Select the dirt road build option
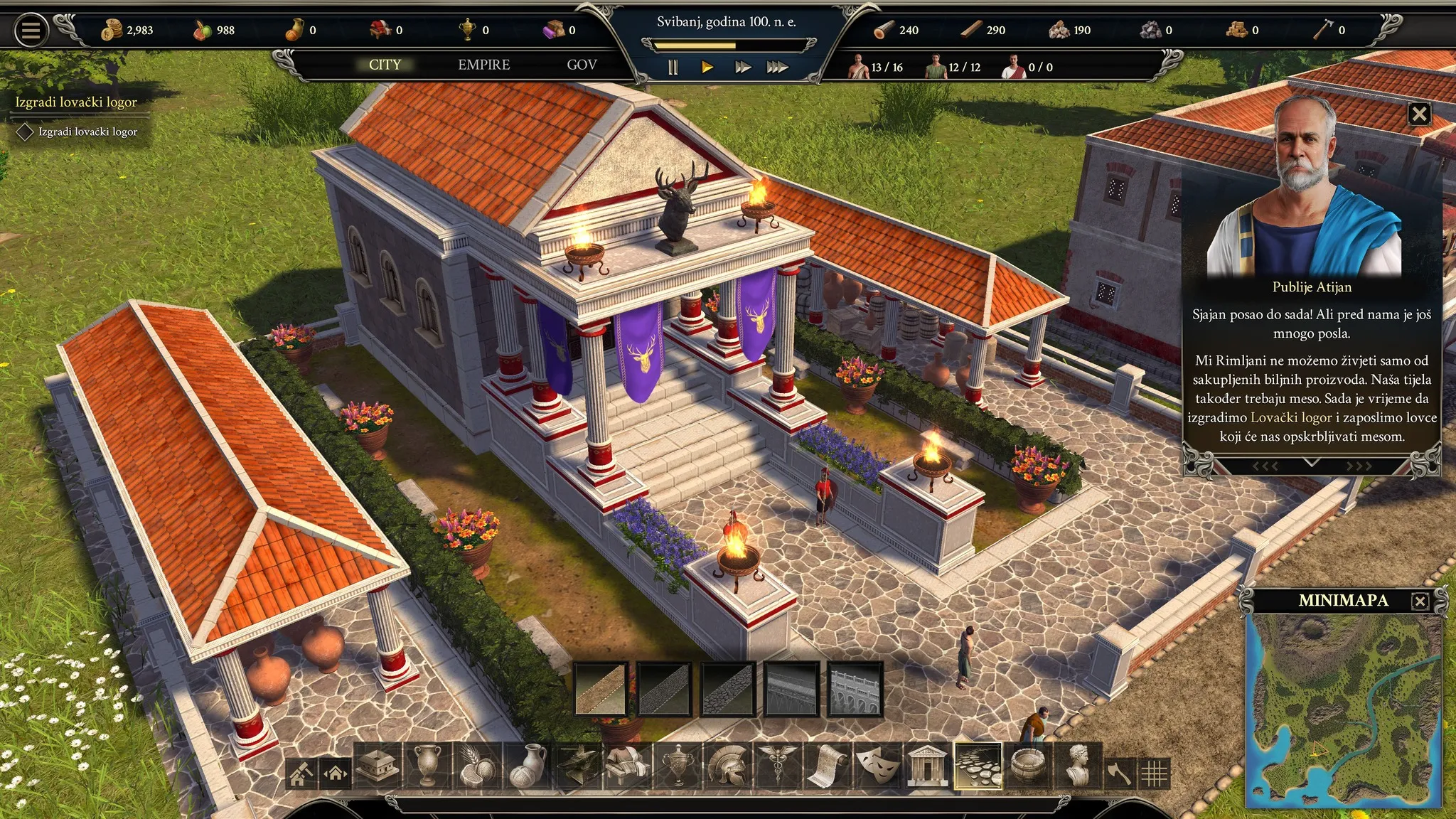Viewport: 1456px width, 819px height. (601, 688)
